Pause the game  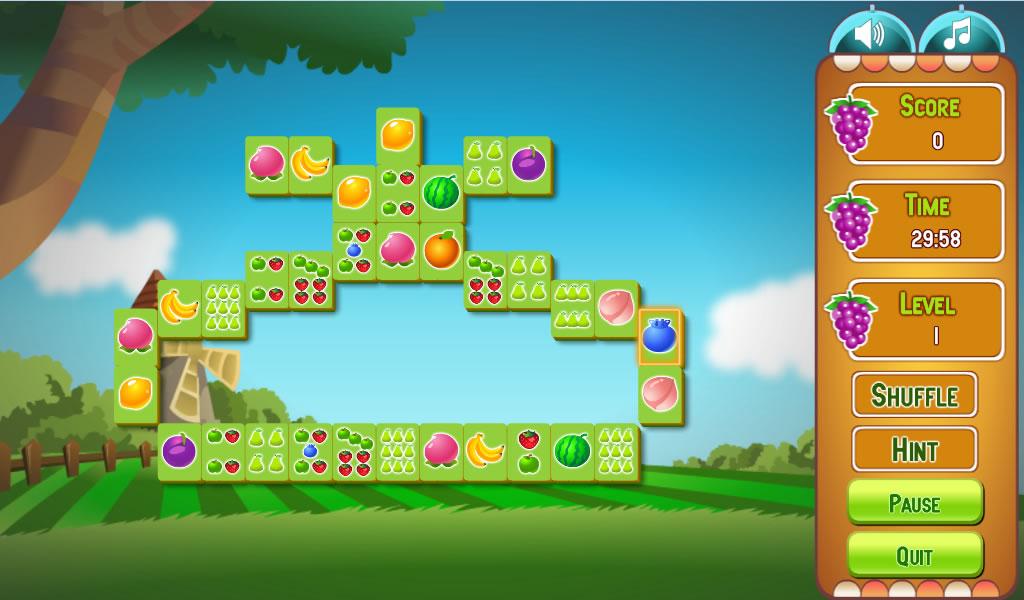point(914,502)
